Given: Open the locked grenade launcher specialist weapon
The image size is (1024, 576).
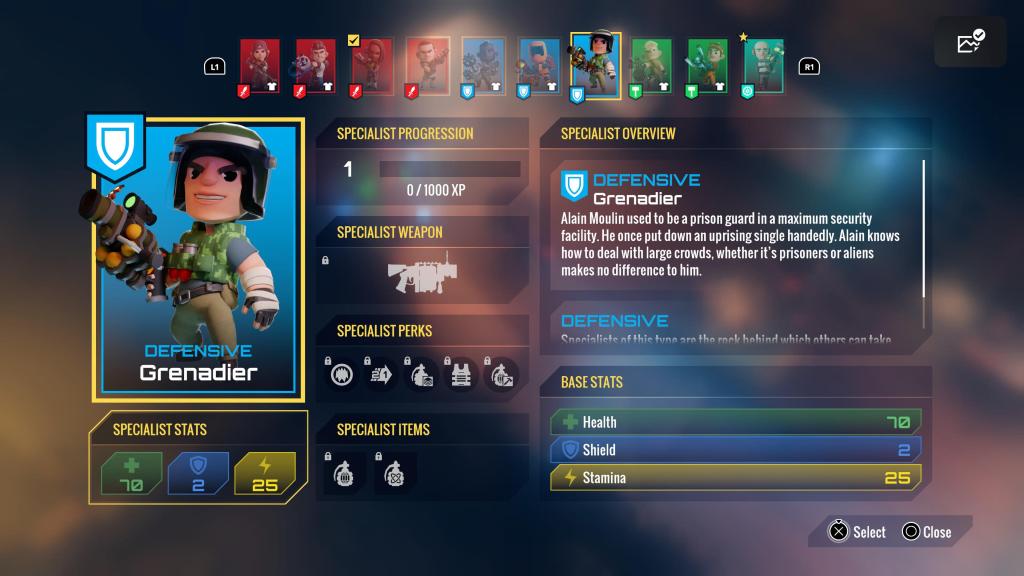Looking at the screenshot, I should click(x=425, y=274).
